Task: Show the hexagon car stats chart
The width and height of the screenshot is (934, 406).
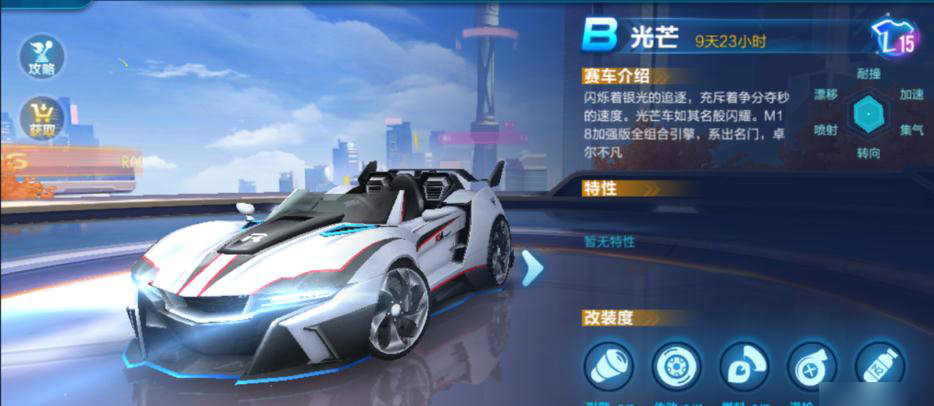Action: click(866, 114)
